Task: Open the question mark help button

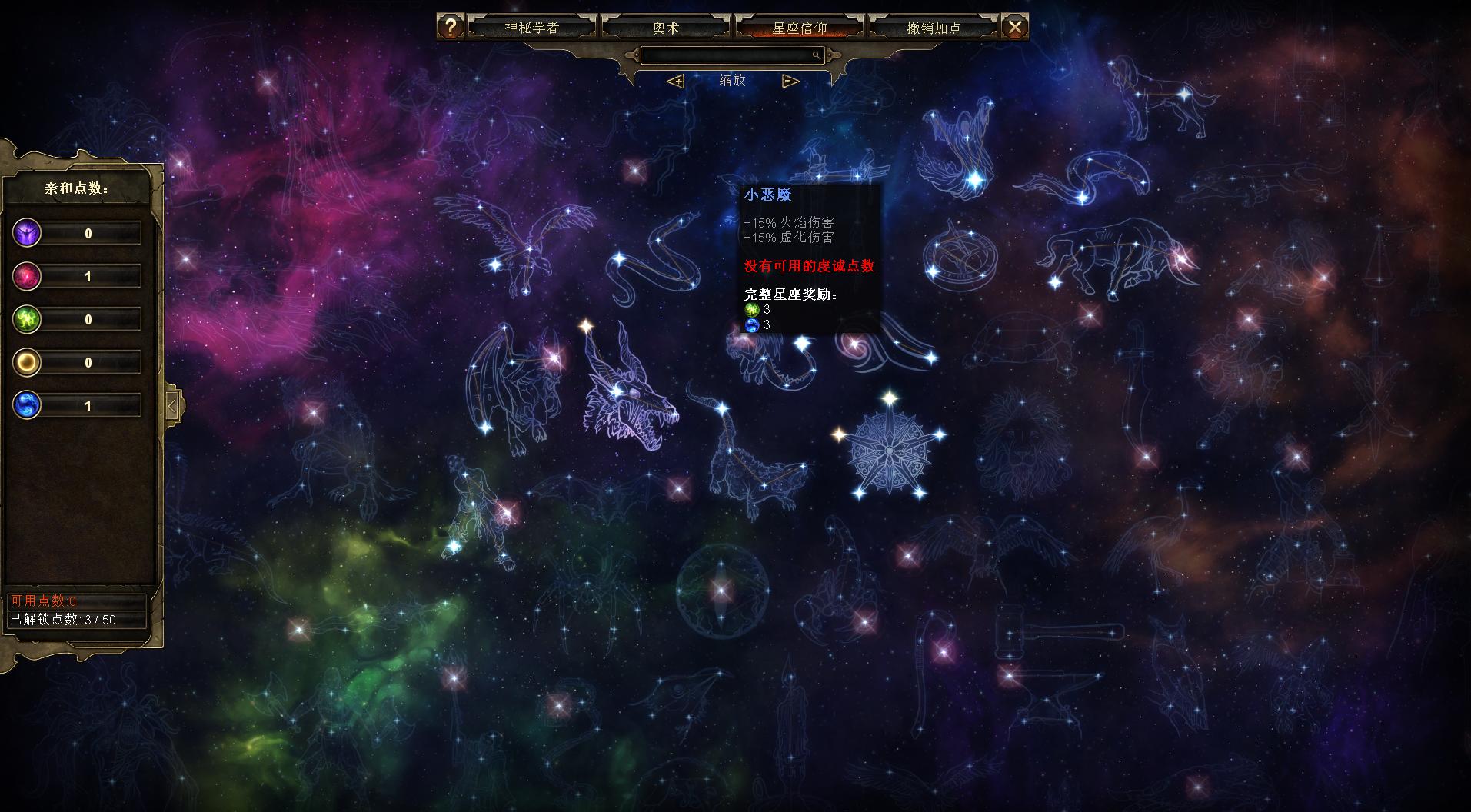Action: (450, 27)
